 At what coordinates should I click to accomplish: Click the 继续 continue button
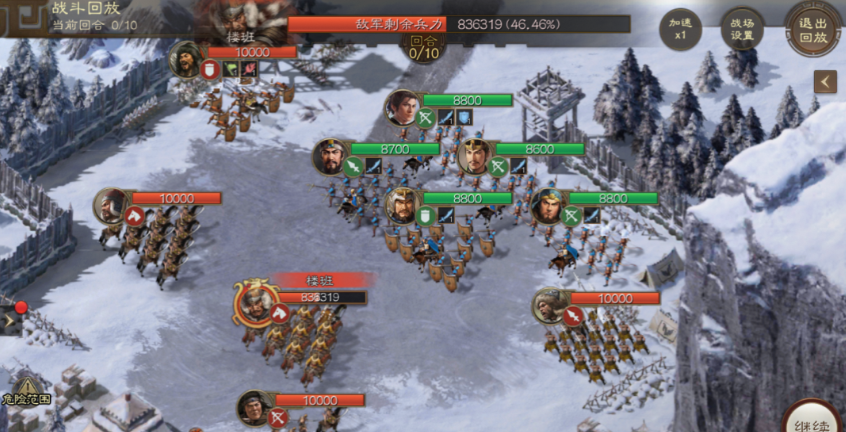812,418
